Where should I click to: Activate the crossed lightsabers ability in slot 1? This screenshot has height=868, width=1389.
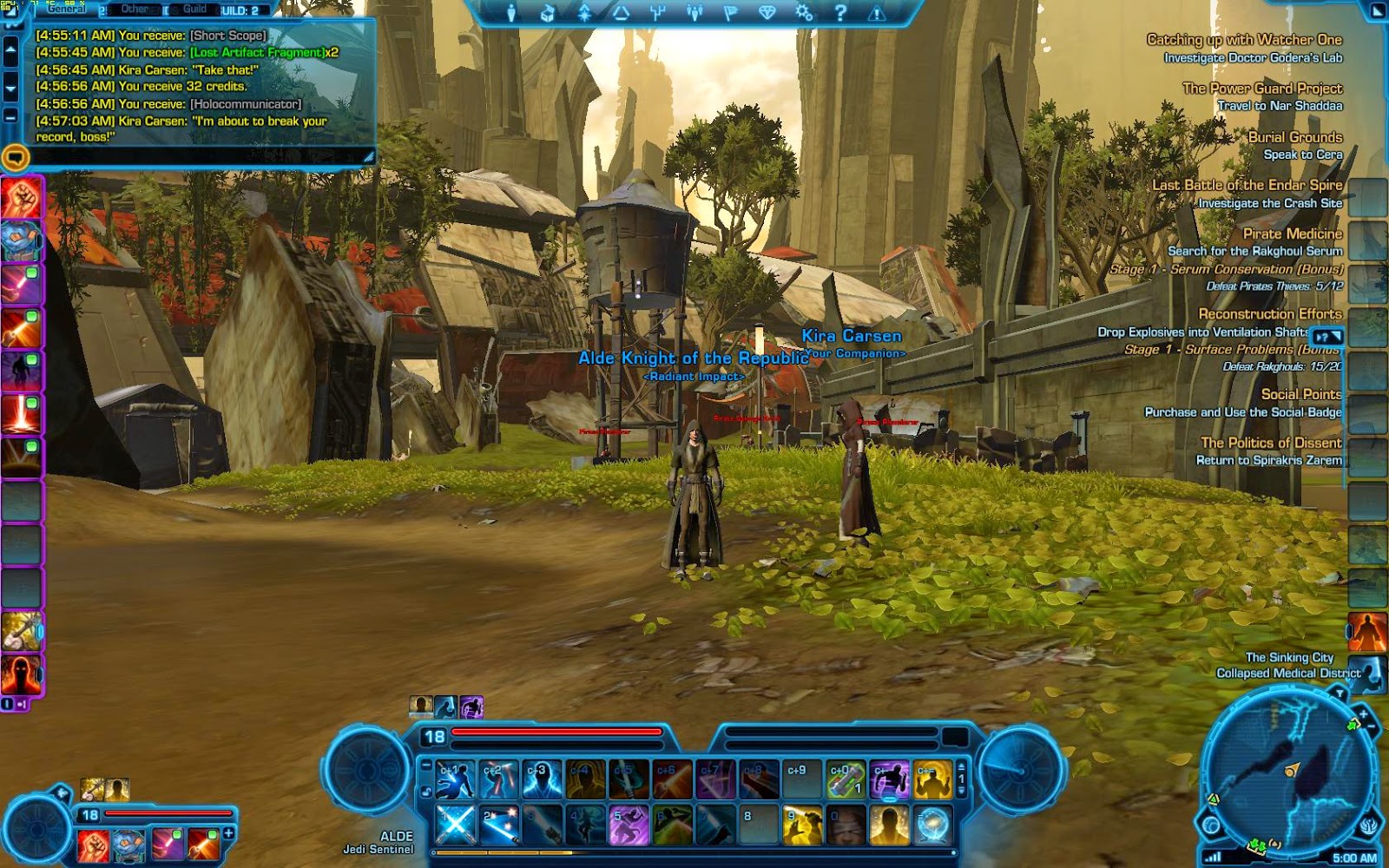(x=455, y=825)
